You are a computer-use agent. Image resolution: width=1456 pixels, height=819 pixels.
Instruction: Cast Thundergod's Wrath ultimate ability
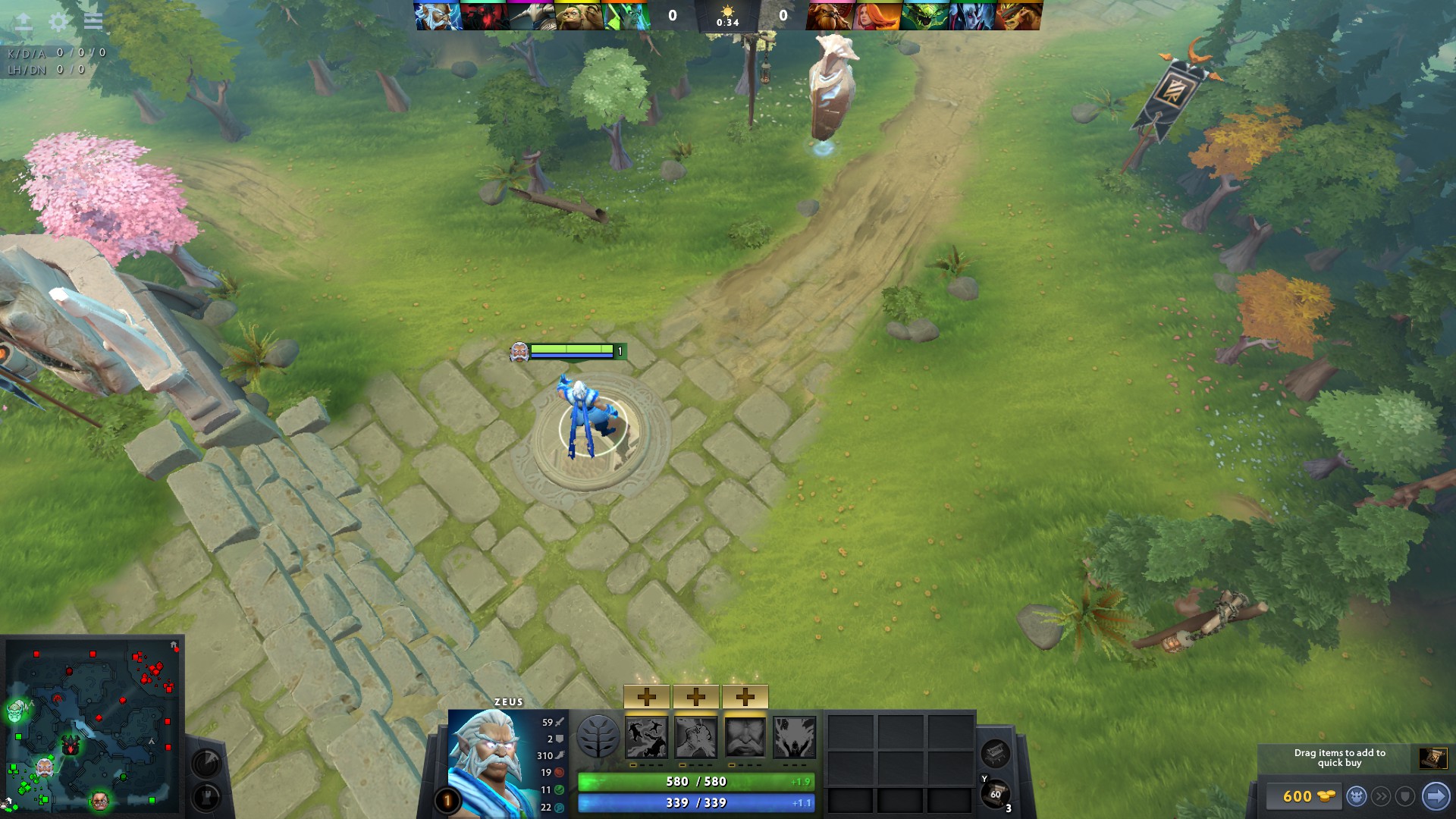click(x=796, y=737)
